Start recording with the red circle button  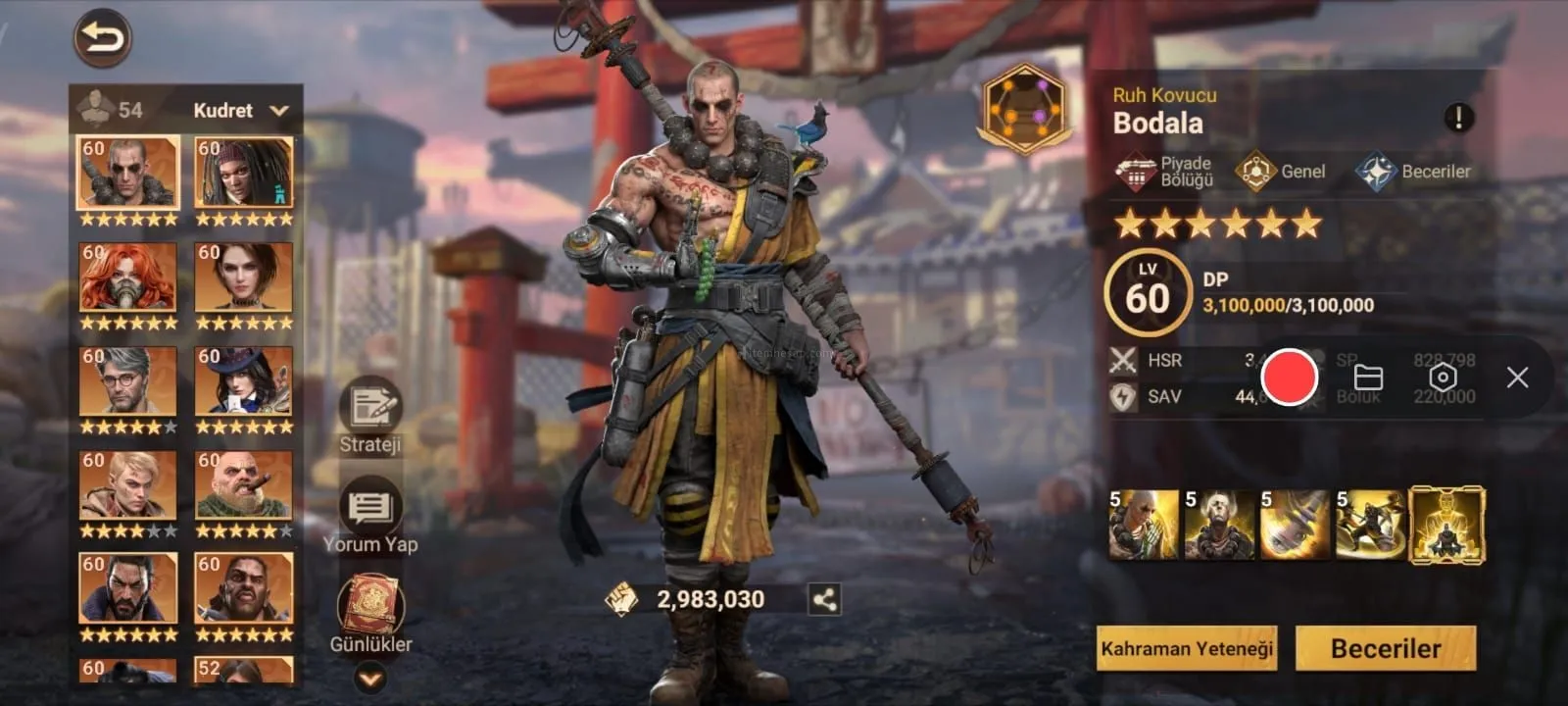pyautogui.click(x=1289, y=378)
